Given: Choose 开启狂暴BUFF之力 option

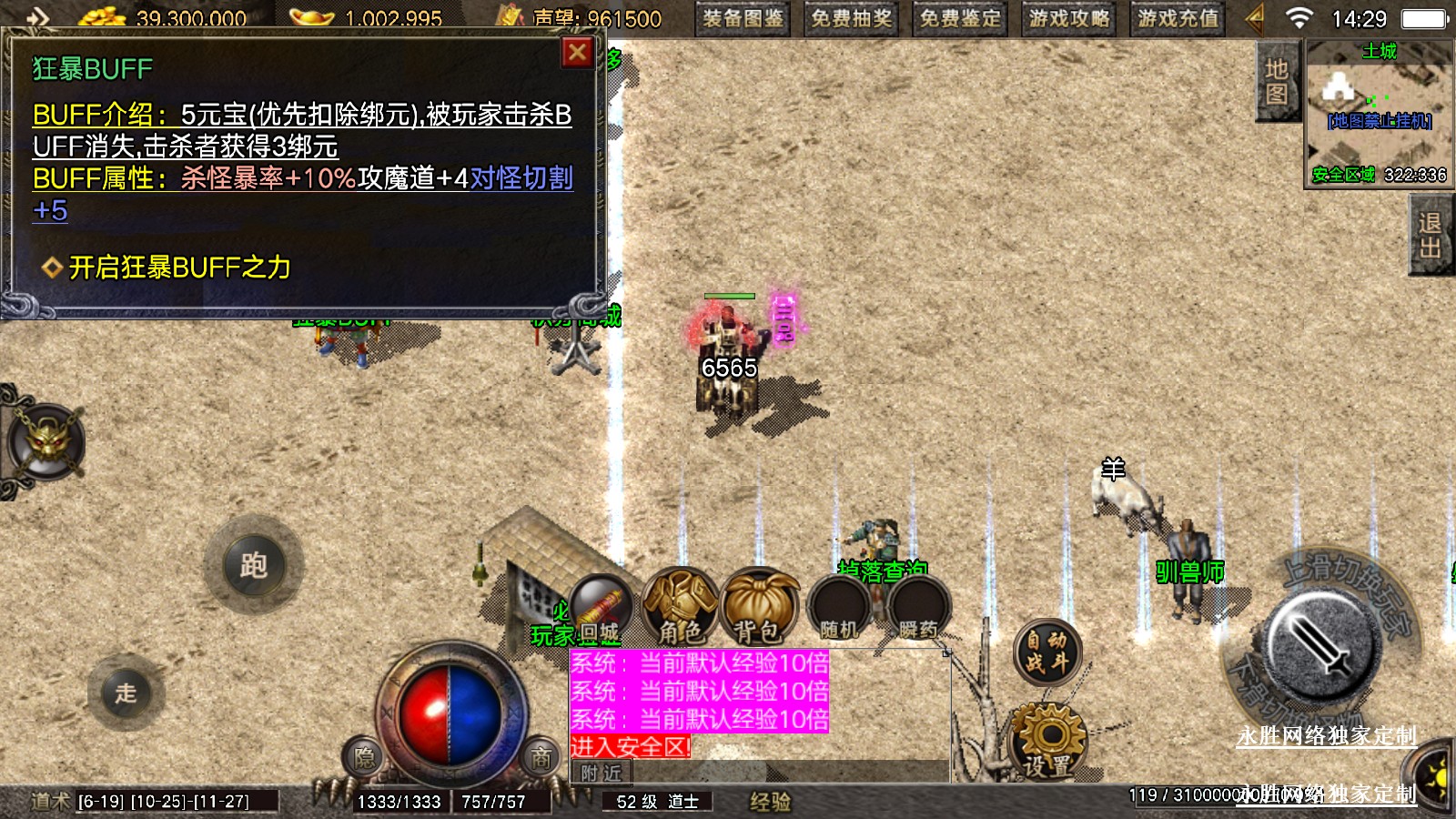Looking at the screenshot, I should pyautogui.click(x=179, y=268).
